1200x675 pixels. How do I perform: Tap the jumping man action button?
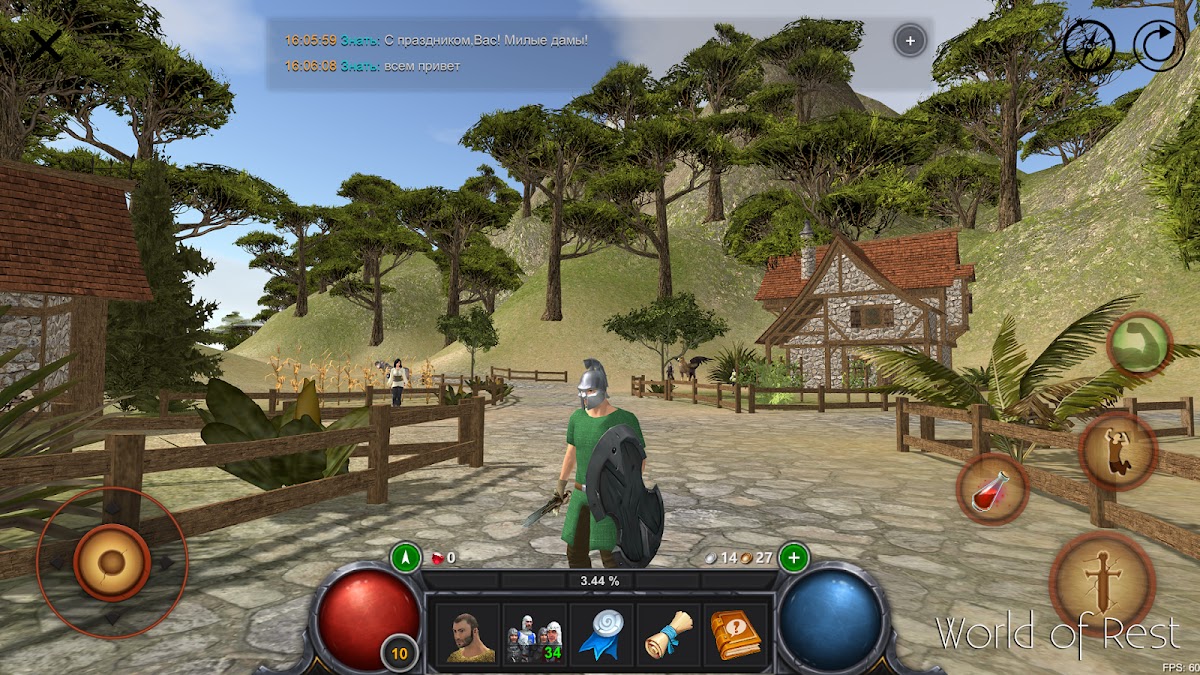(x=1118, y=451)
